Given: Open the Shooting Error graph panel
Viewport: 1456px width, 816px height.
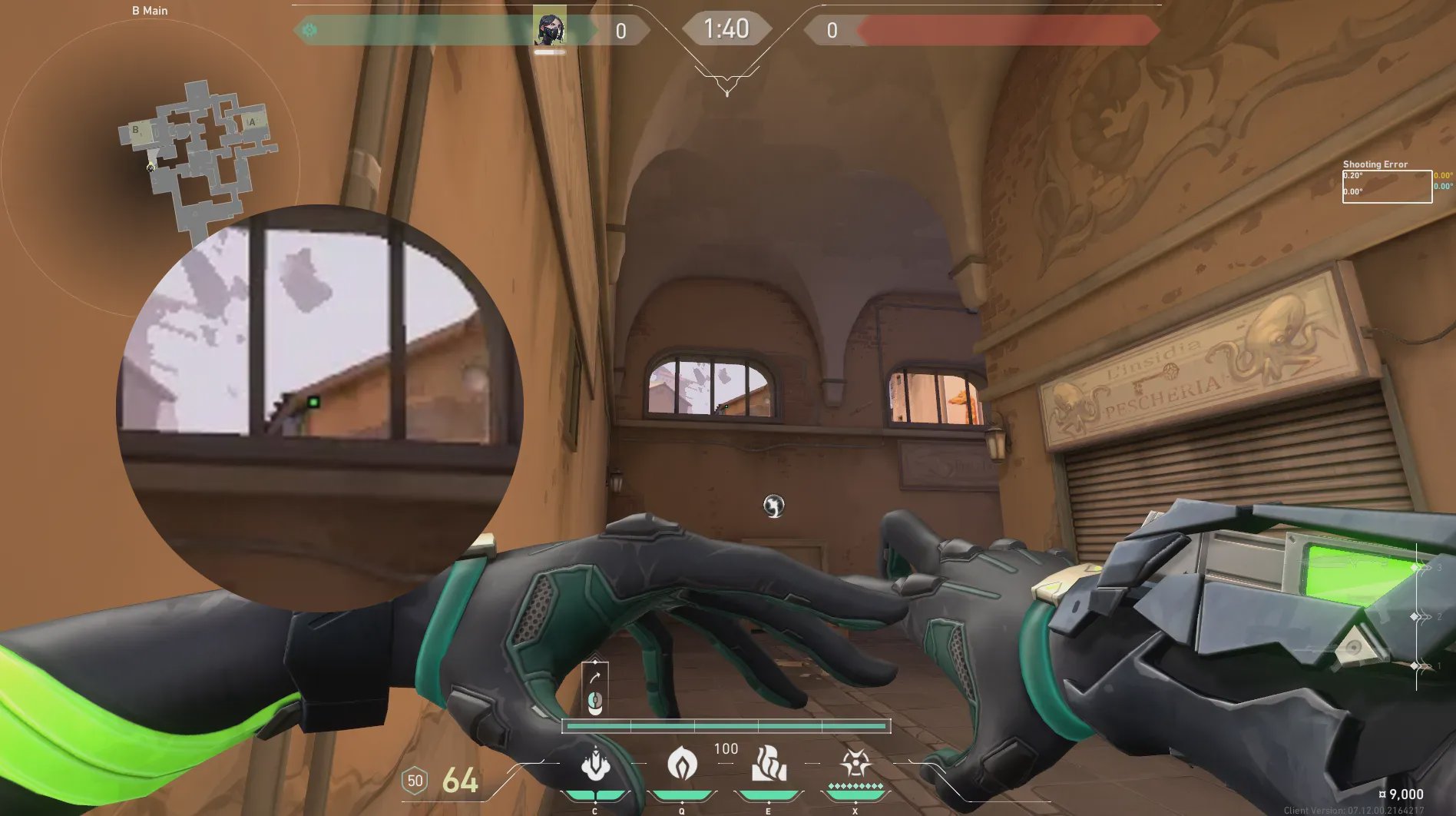Looking at the screenshot, I should [1386, 187].
